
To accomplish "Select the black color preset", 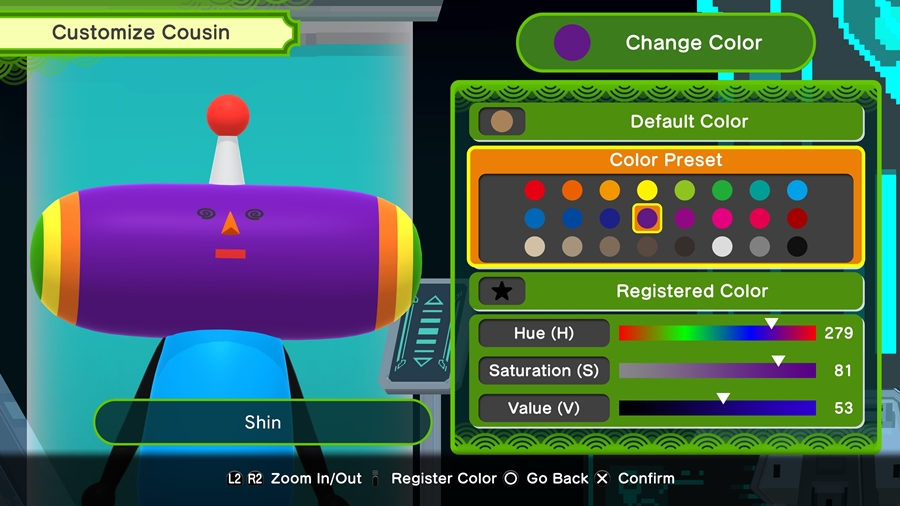I will point(797,246).
